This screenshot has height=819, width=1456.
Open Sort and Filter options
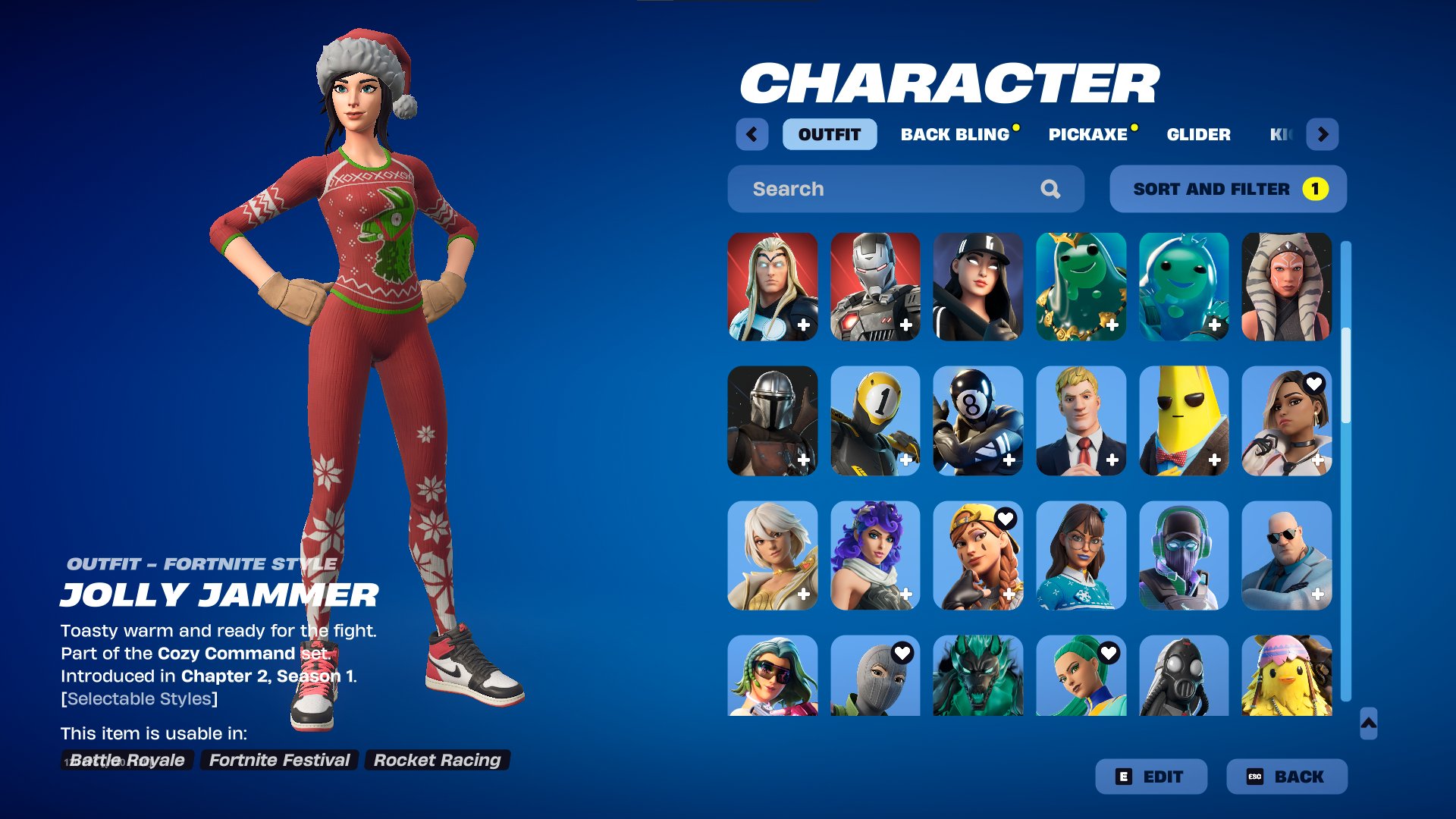tap(1228, 189)
